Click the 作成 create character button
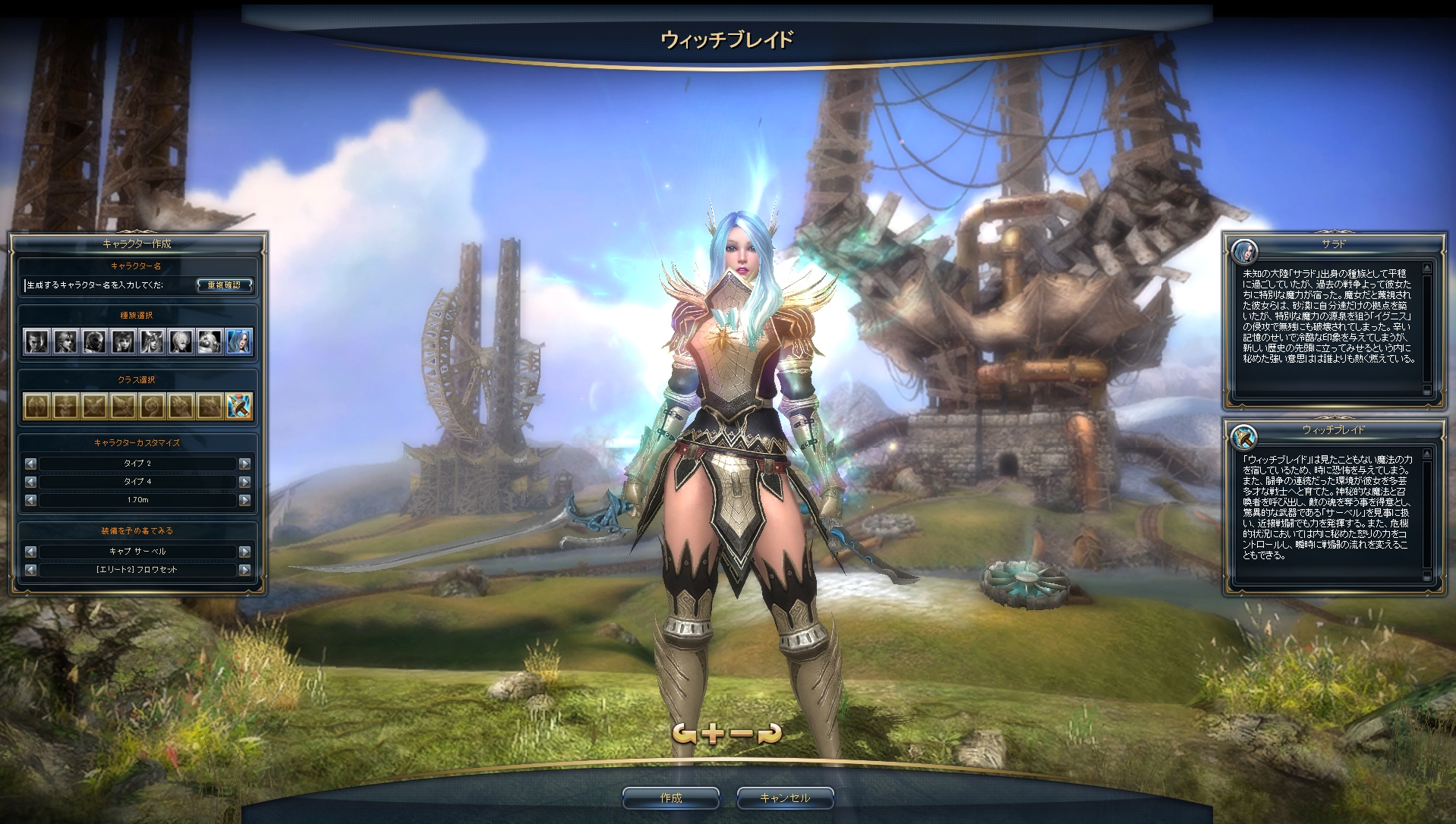Viewport: 1456px width, 824px height. (670, 797)
